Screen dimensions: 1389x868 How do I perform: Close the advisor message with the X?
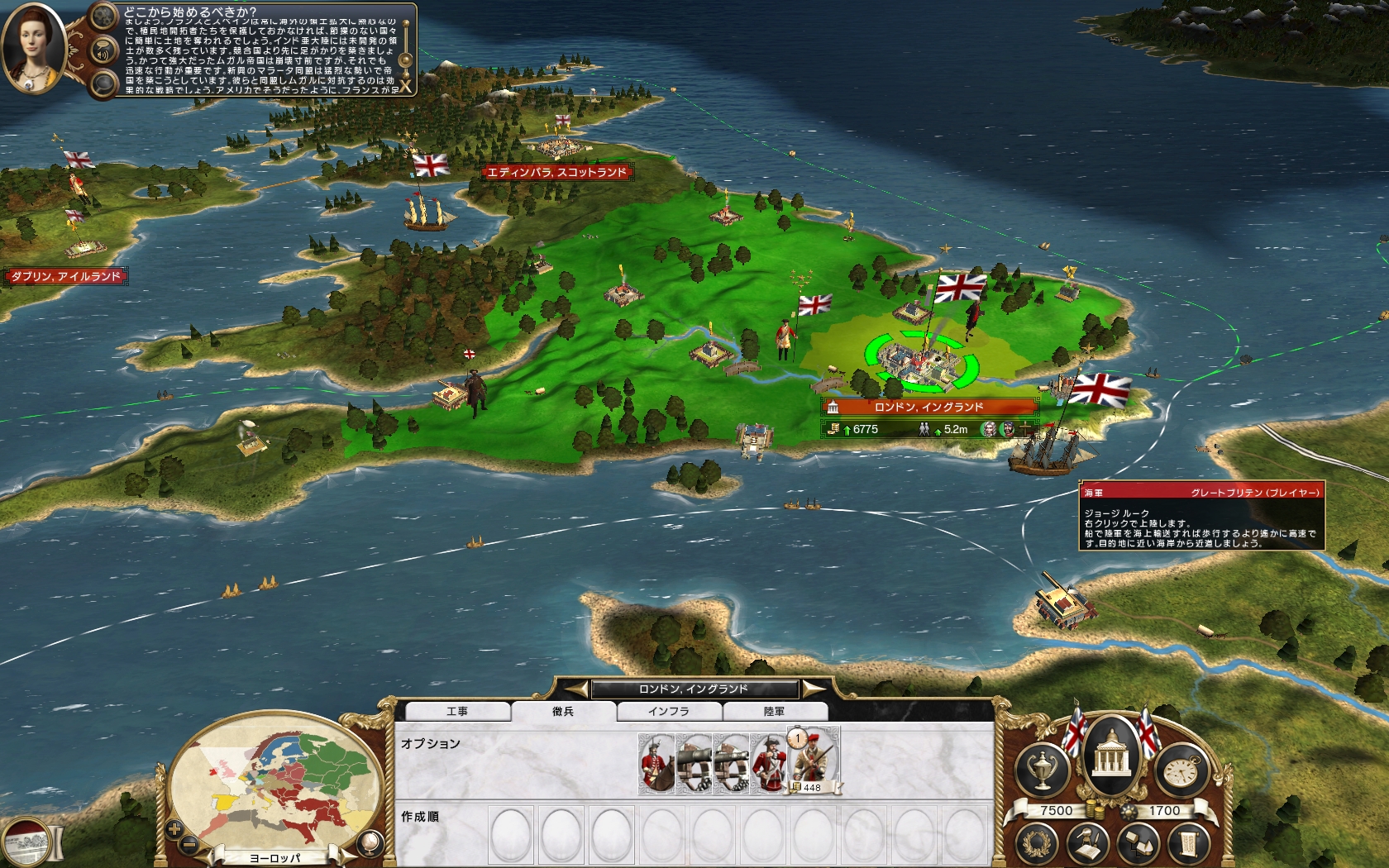click(x=406, y=86)
